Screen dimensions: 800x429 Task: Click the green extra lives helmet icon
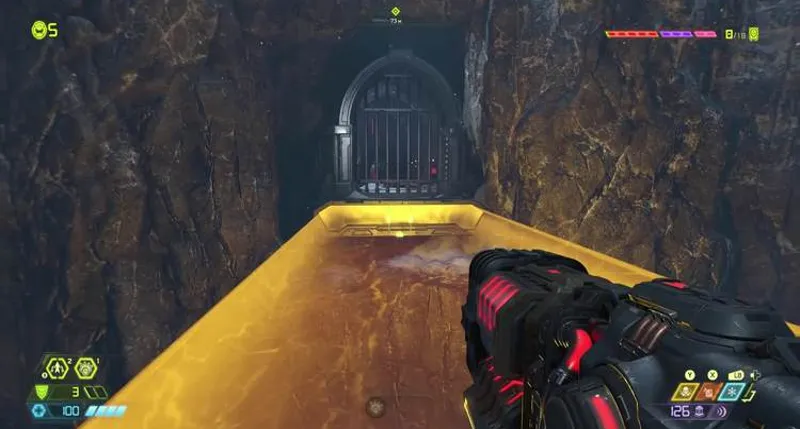pos(39,30)
